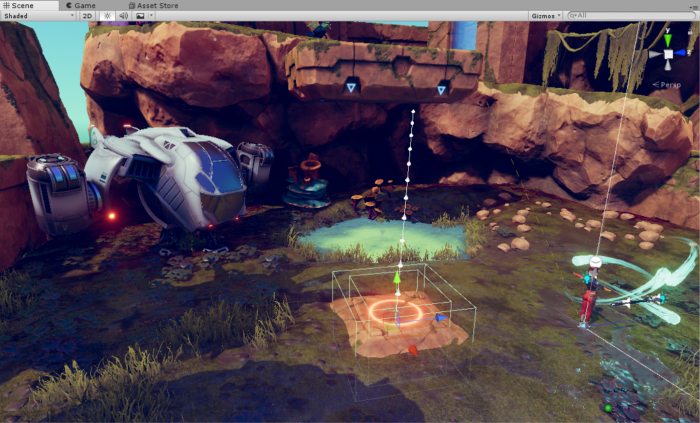This screenshot has width=700, height=423.
Task: Switch to the Game tab
Action: [80, 5]
